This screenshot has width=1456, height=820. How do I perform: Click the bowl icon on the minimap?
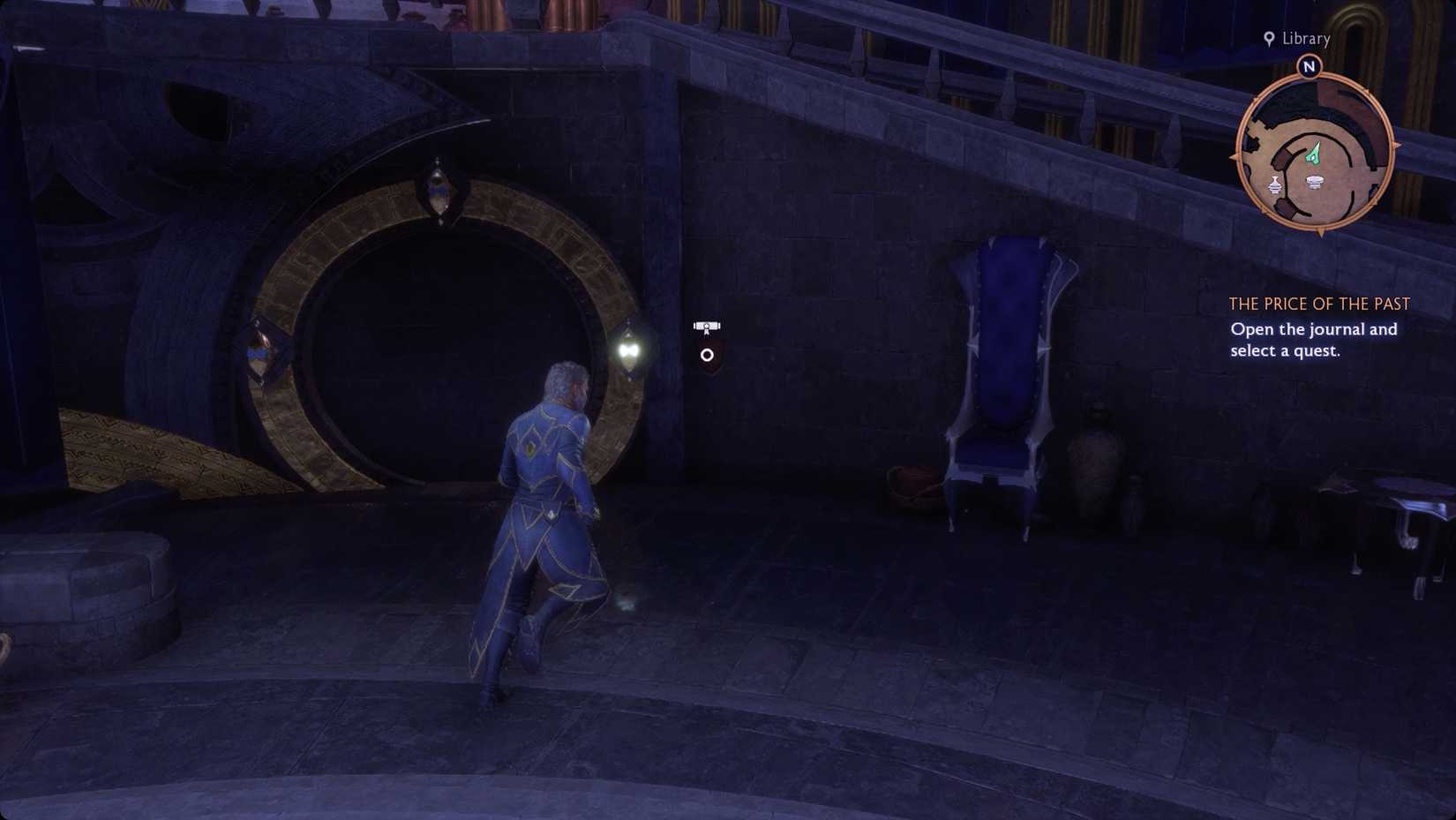[x=1317, y=183]
